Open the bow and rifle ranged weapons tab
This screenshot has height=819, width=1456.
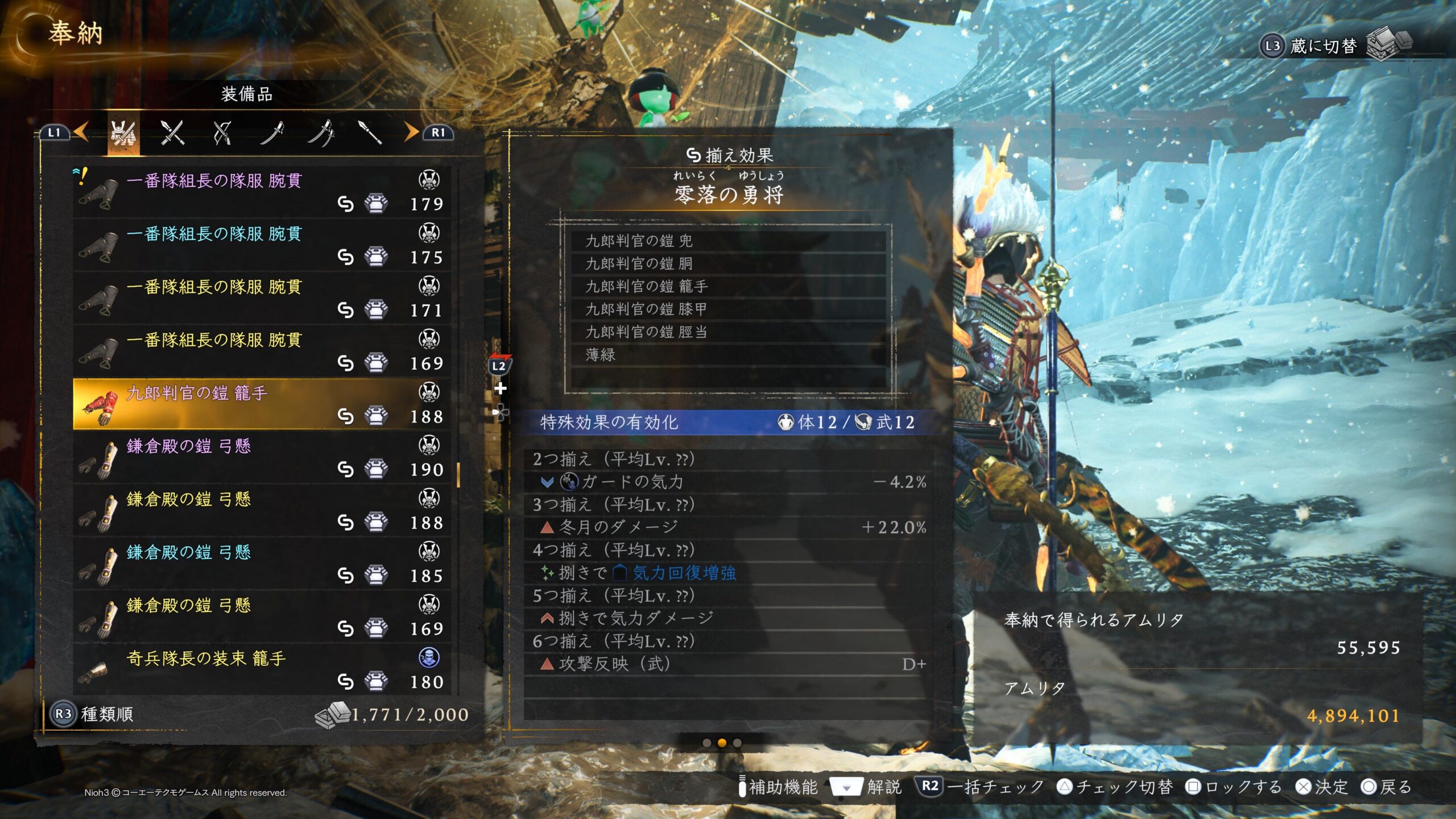point(222,134)
